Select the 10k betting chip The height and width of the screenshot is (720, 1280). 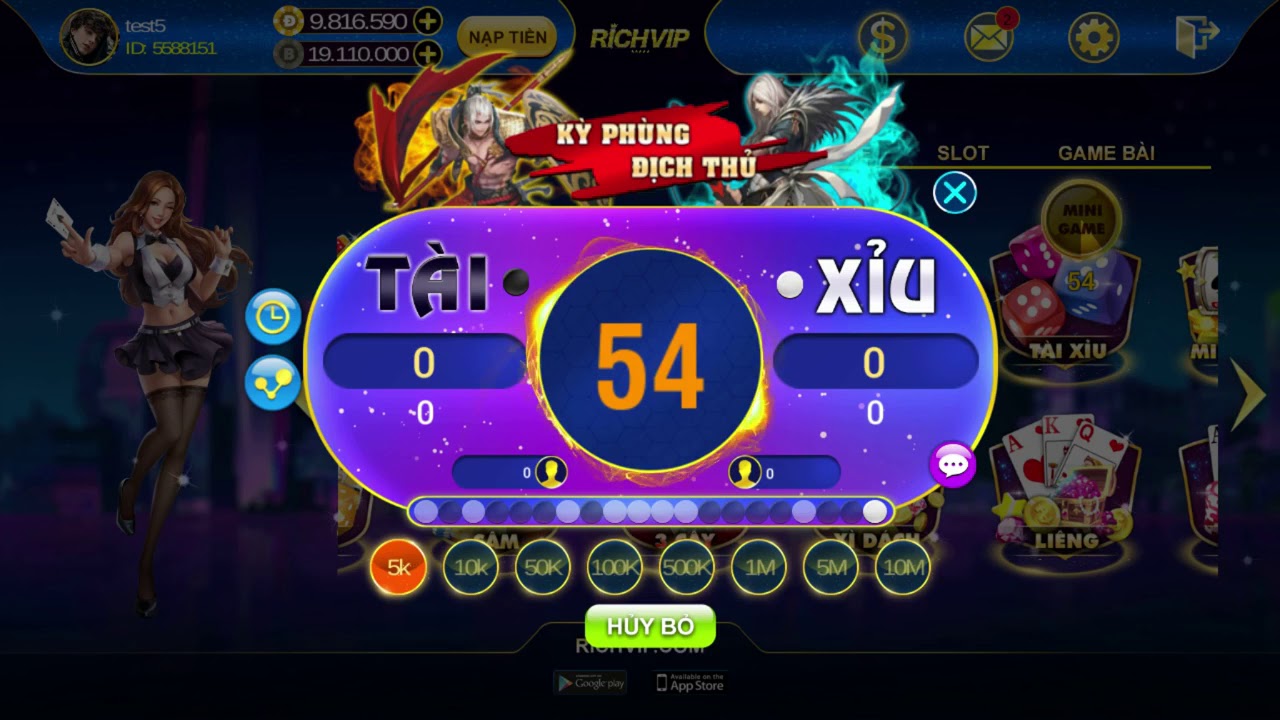[x=472, y=566]
